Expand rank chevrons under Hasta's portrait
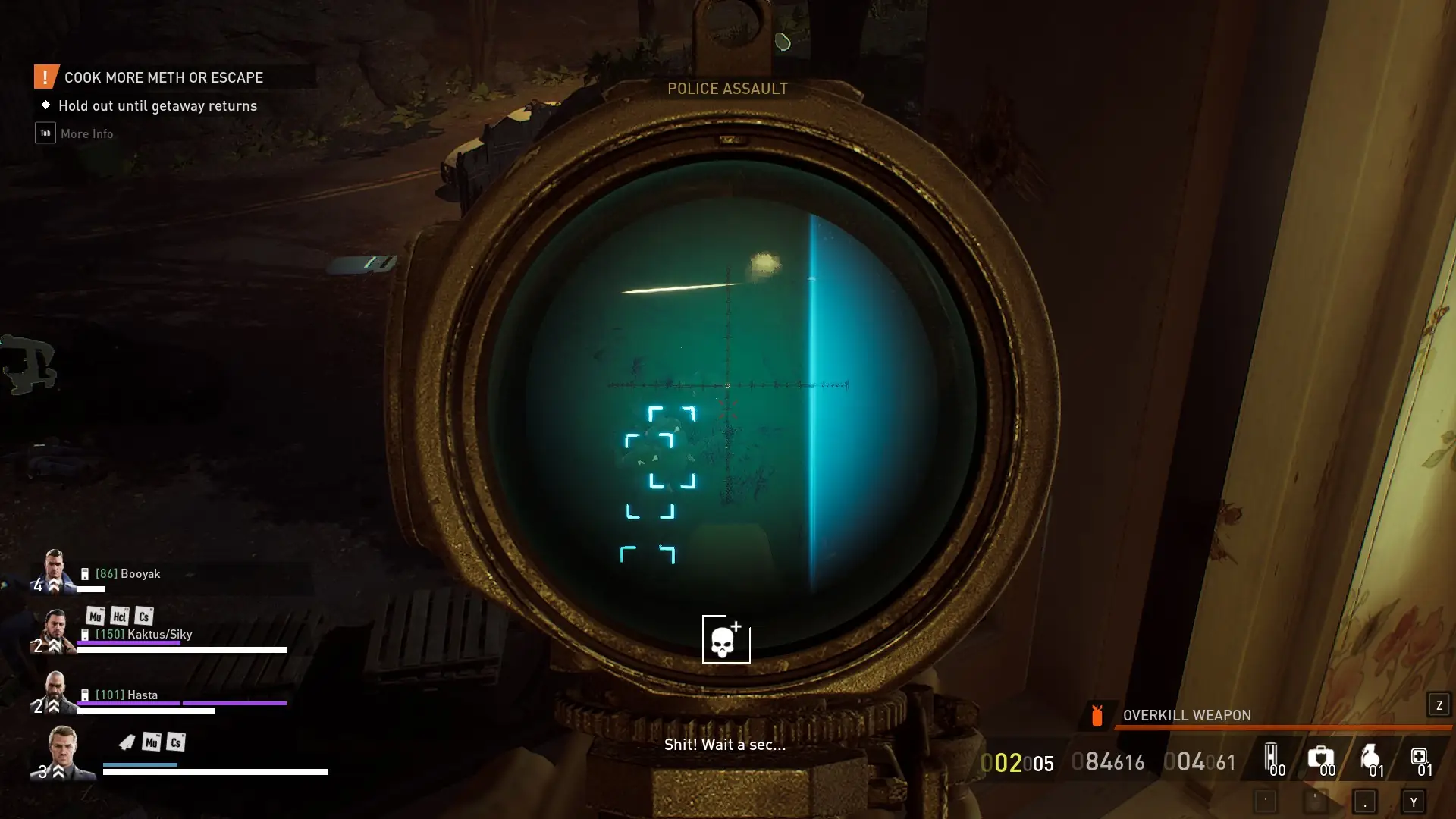Screen dimensions: 1456x819 click(x=55, y=704)
